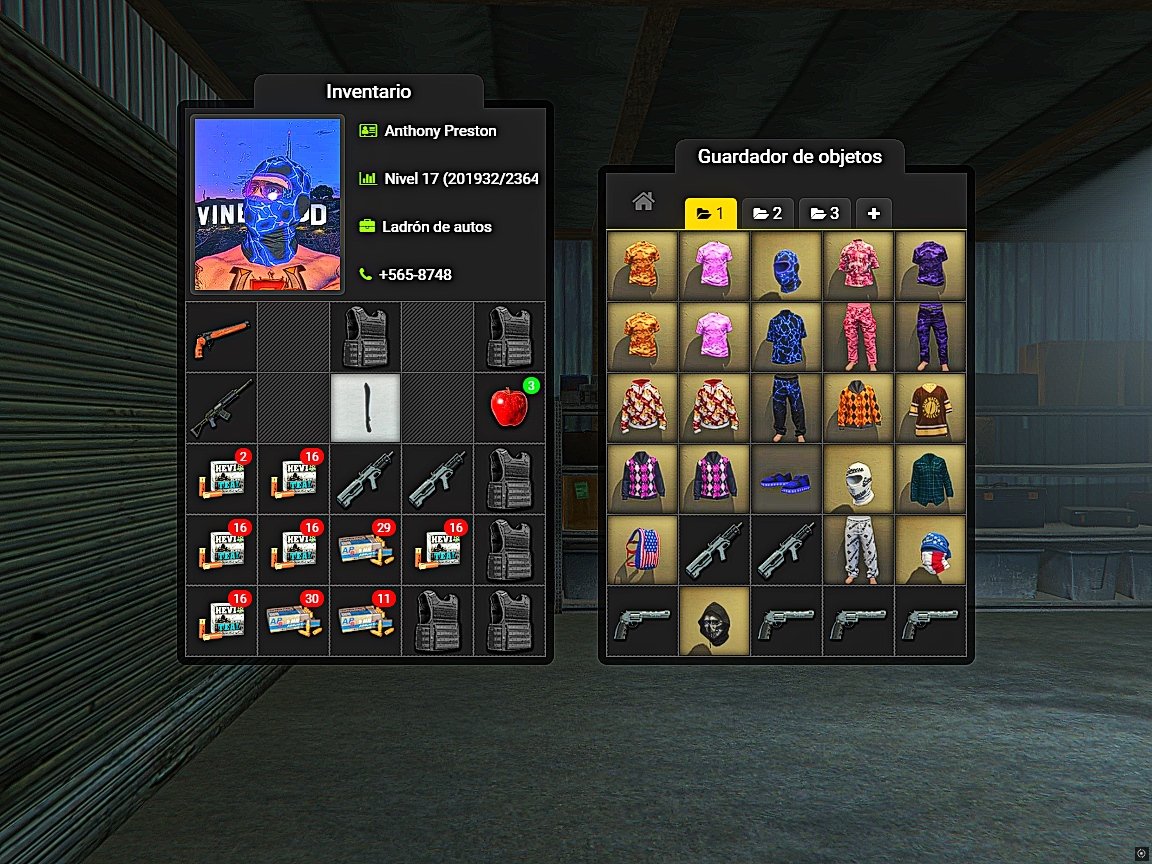Select the shotgun shells stack of 2
The height and width of the screenshot is (864, 1152).
click(222, 479)
